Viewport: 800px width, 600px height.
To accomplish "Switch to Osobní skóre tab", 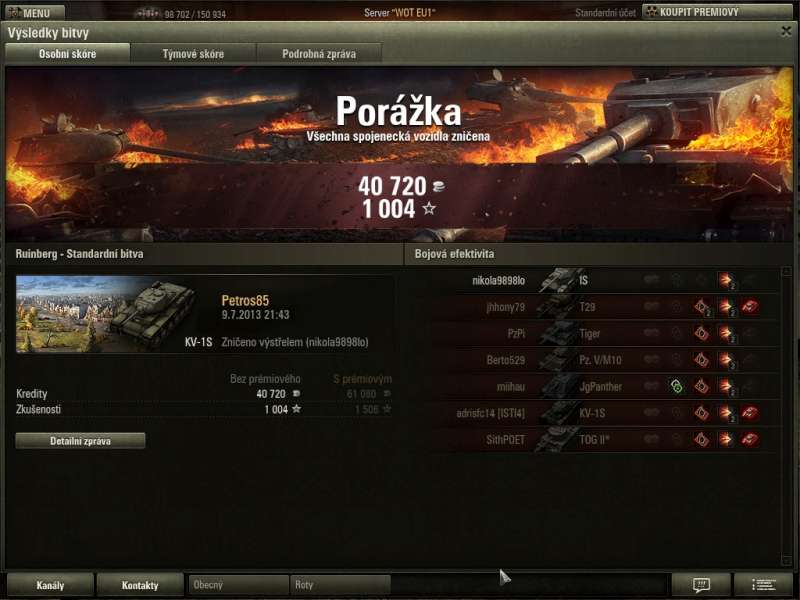I will click(68, 54).
